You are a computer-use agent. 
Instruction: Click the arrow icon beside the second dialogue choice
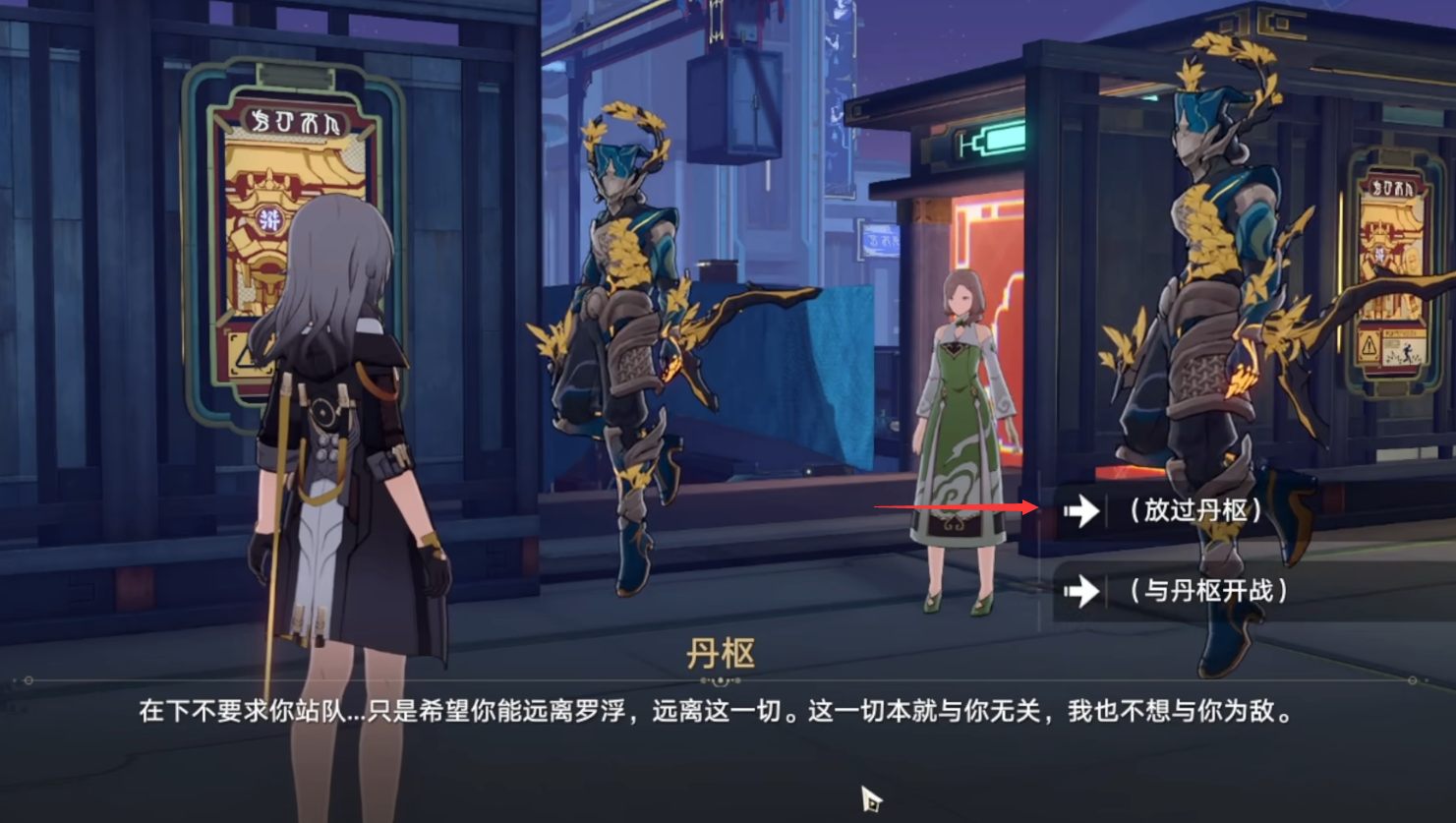pos(1080,592)
